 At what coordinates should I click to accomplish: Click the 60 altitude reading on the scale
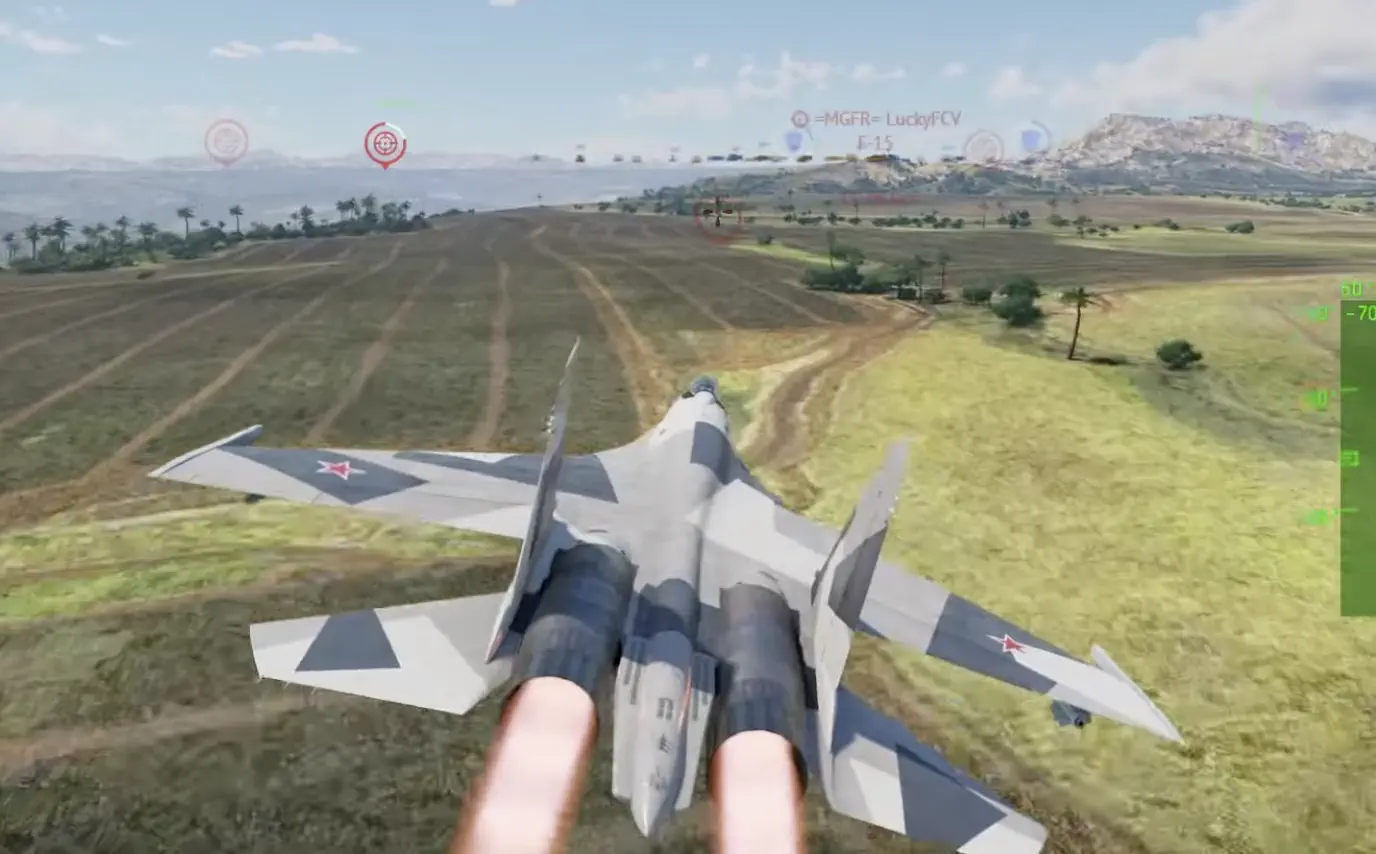(x=1350, y=288)
